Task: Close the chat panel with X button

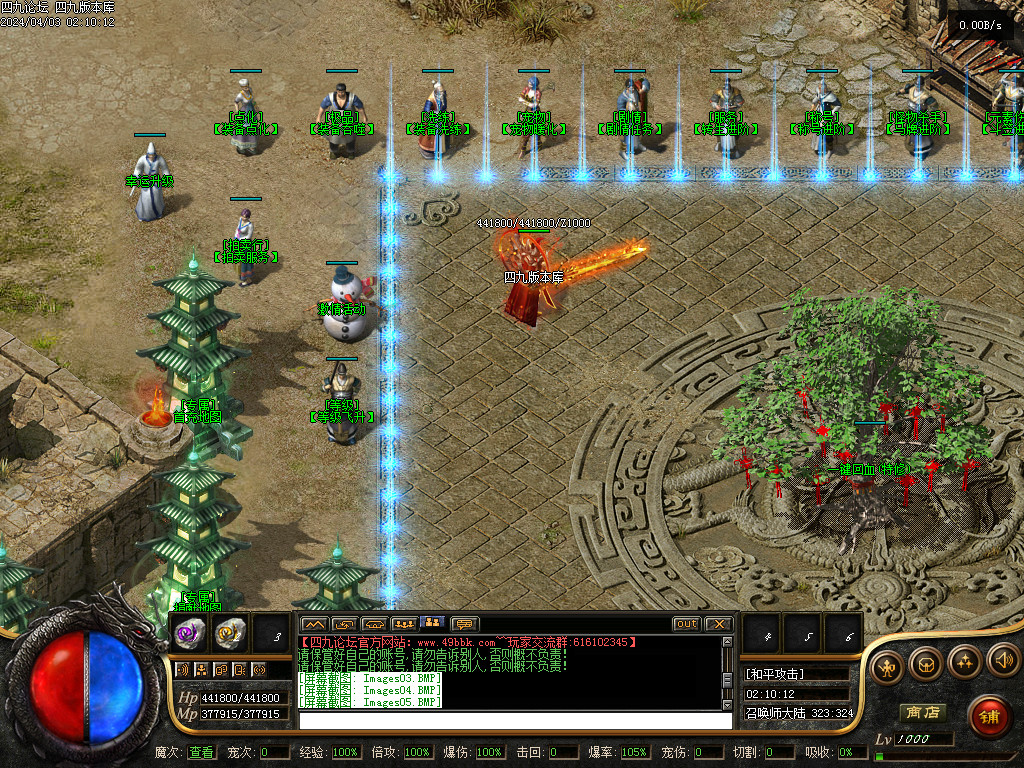Action: pos(718,624)
